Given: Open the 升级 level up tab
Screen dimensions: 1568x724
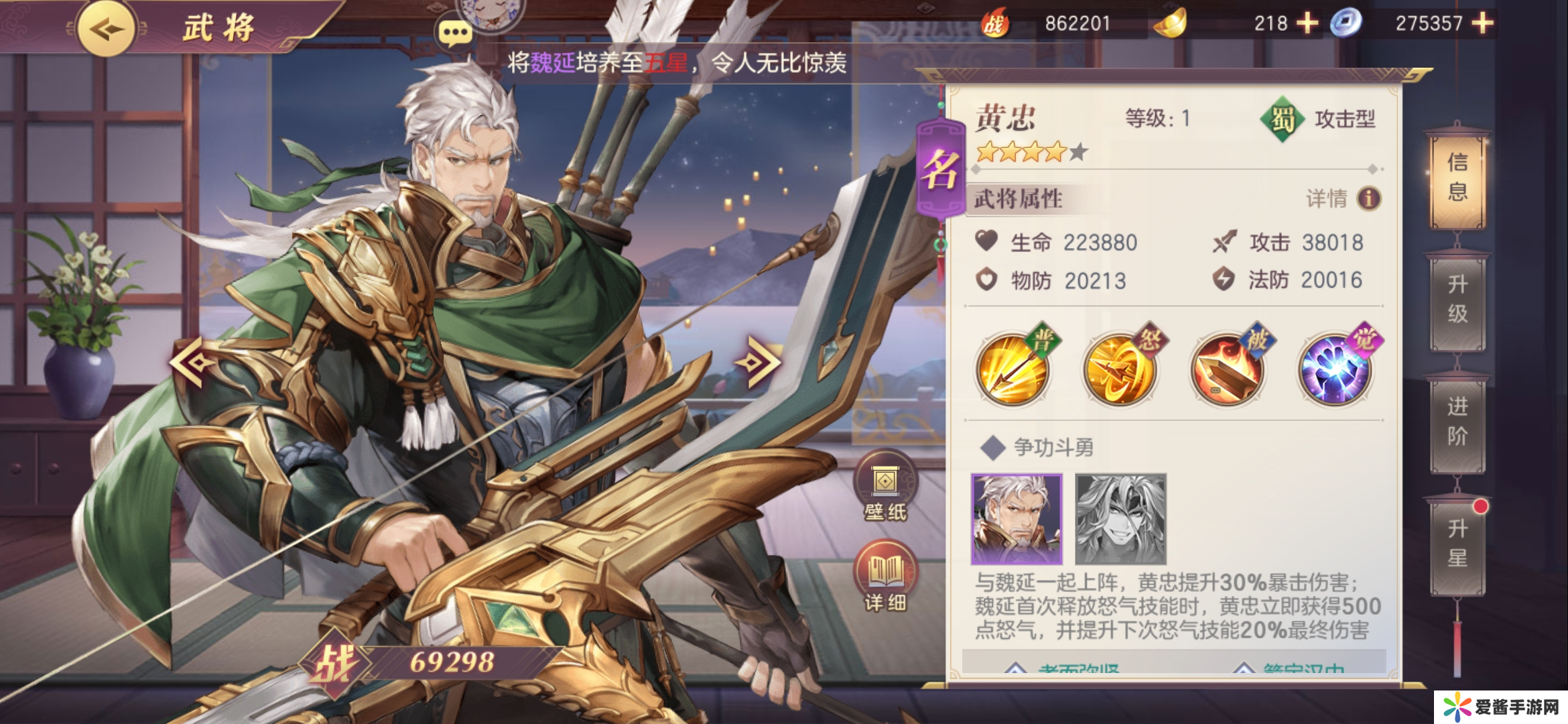Looking at the screenshot, I should point(1457,299).
